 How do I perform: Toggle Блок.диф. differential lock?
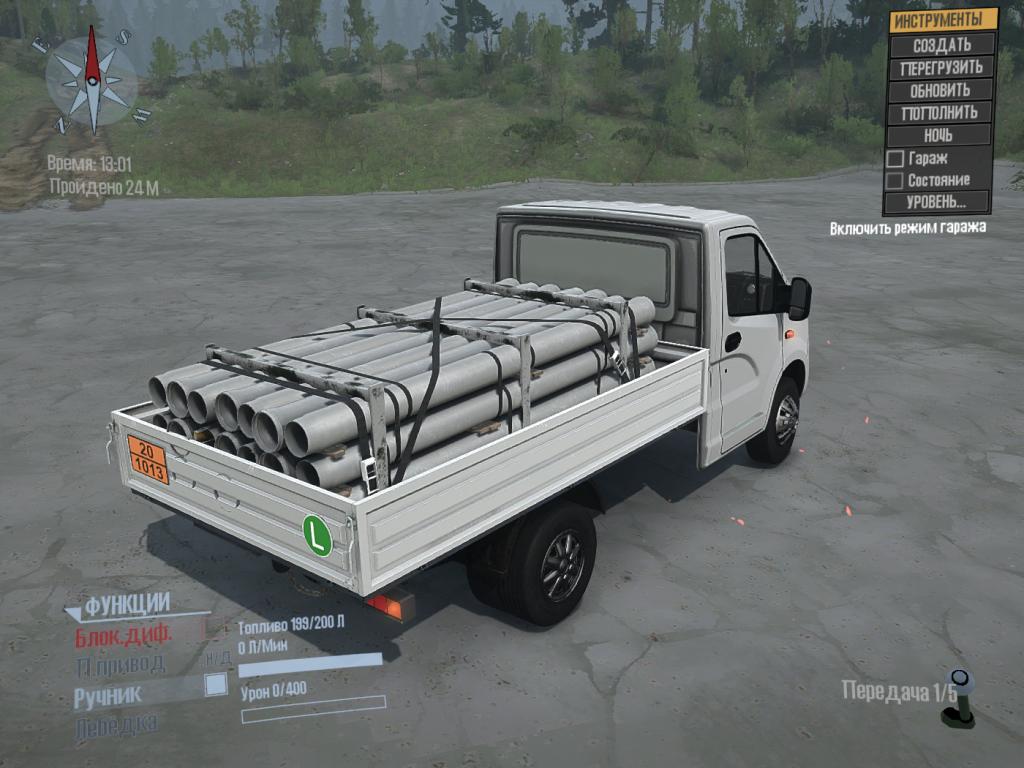[124, 634]
